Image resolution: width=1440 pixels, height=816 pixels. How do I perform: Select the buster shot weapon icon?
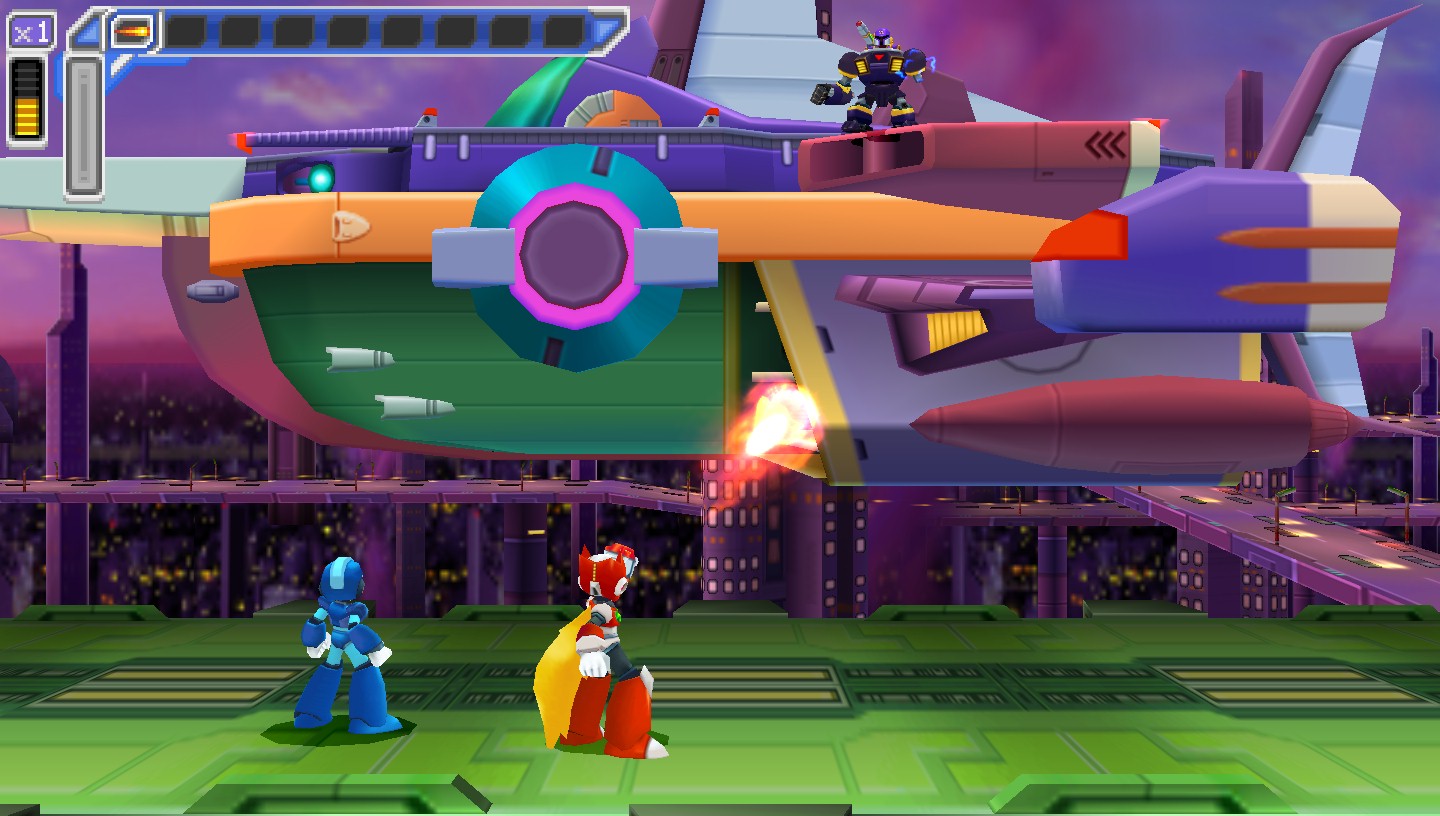(132, 31)
